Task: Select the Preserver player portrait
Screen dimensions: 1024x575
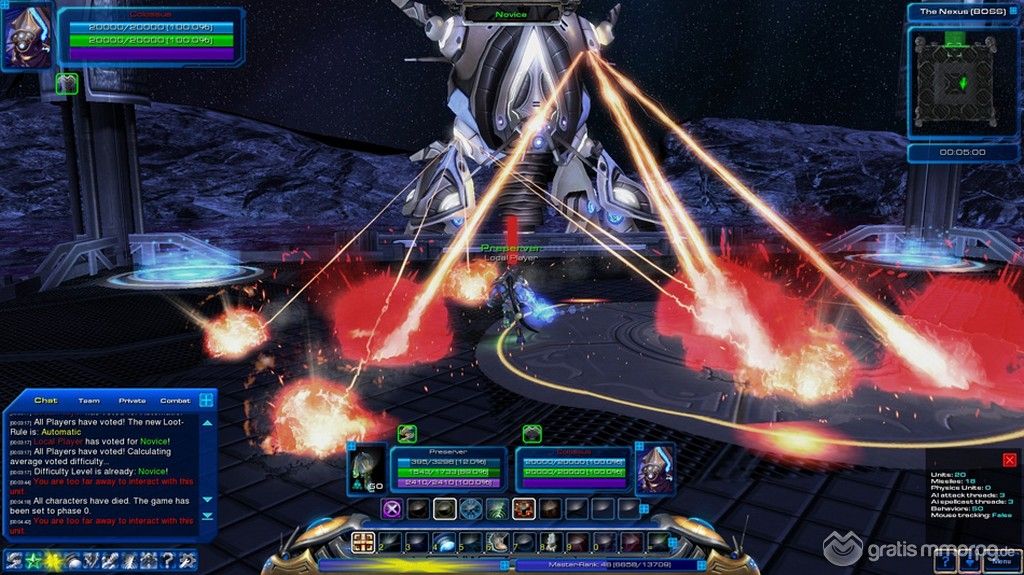Action: [x=366, y=467]
